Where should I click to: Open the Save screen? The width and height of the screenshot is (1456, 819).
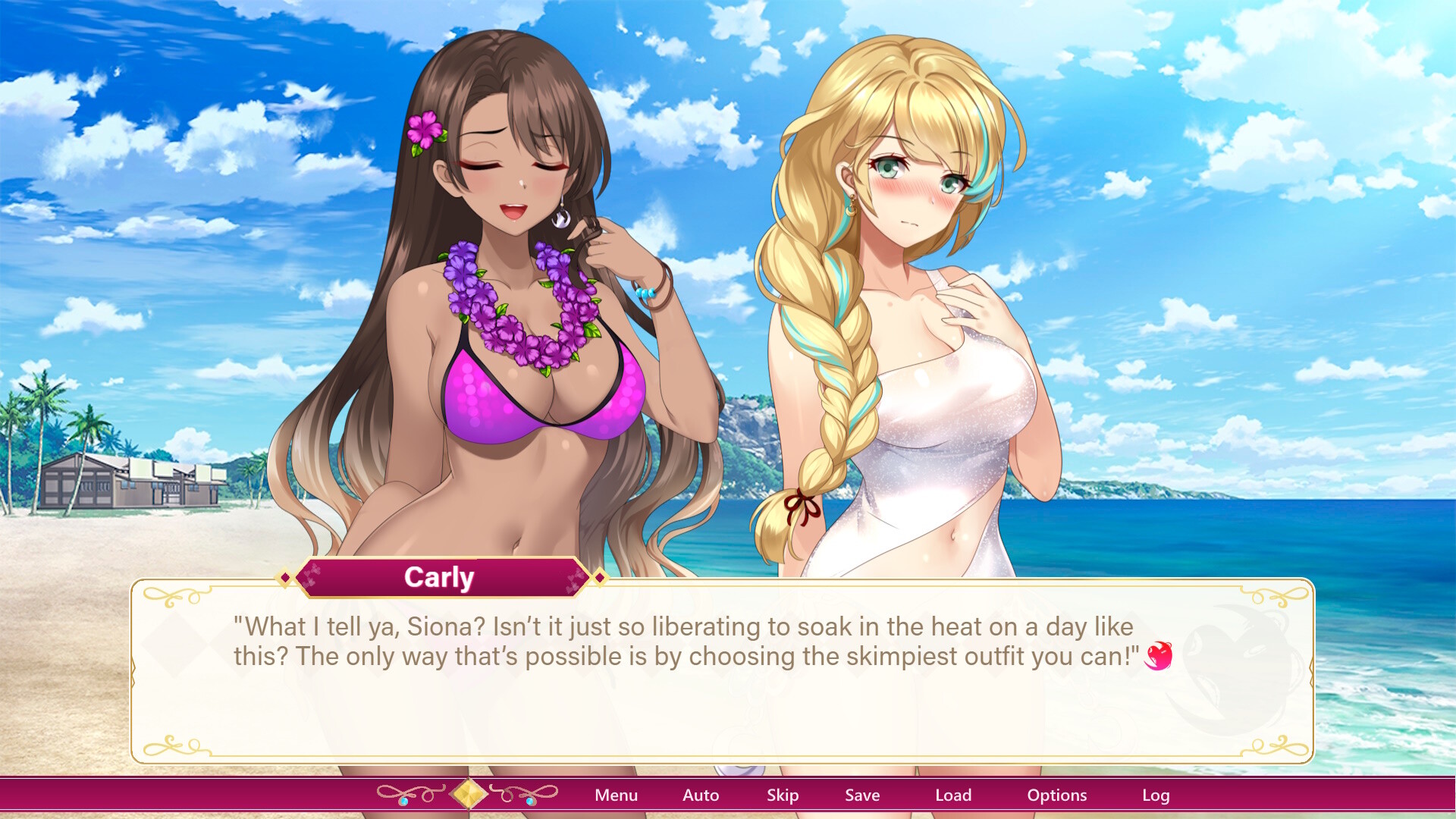coord(861,795)
